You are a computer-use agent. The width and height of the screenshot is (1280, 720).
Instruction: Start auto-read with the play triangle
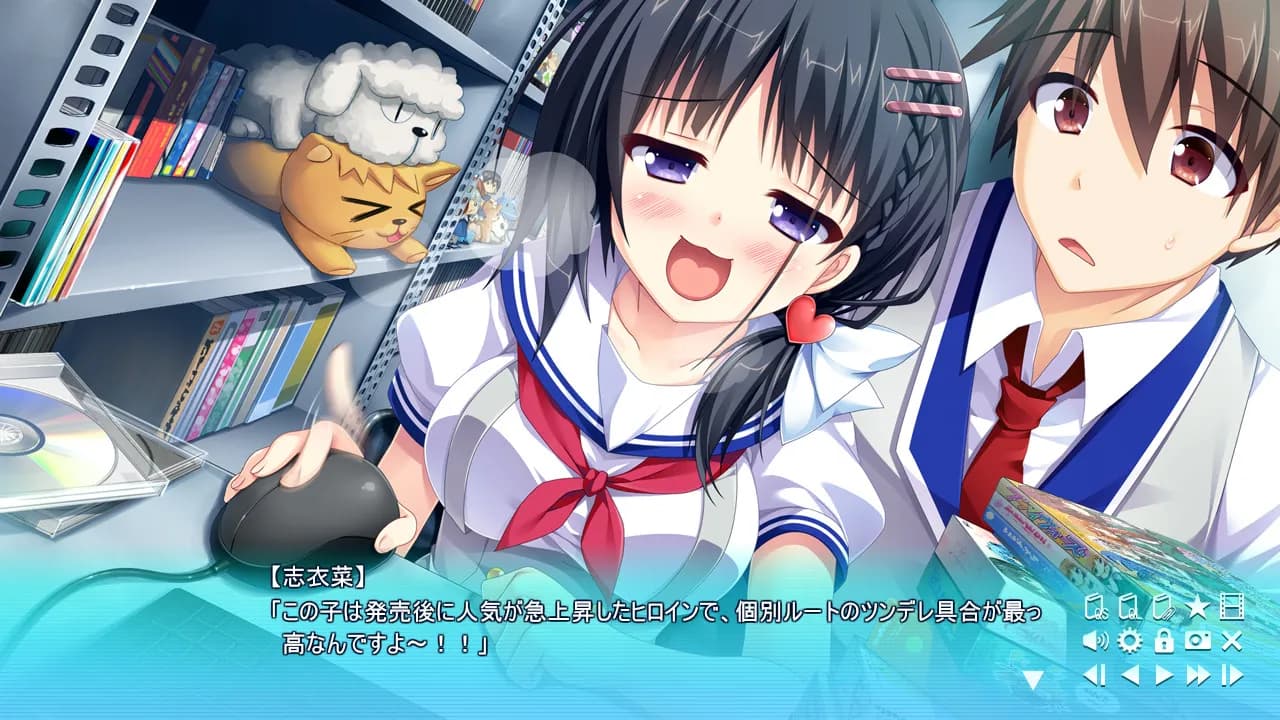(x=1162, y=675)
